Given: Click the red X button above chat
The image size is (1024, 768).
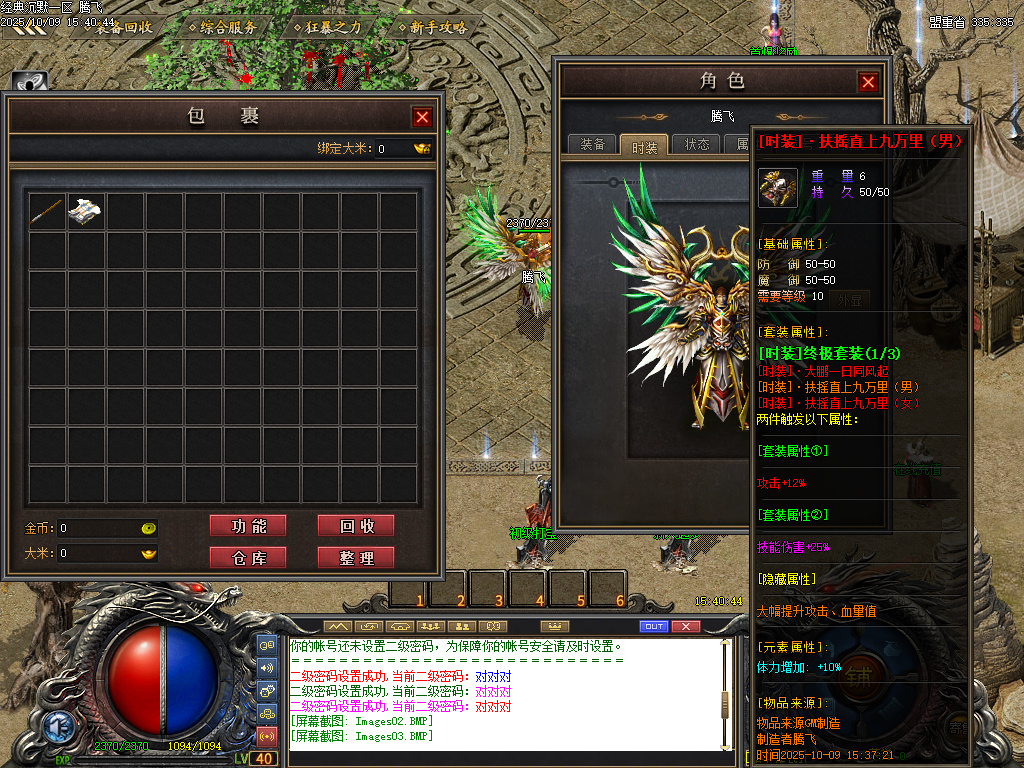Looking at the screenshot, I should point(685,626).
